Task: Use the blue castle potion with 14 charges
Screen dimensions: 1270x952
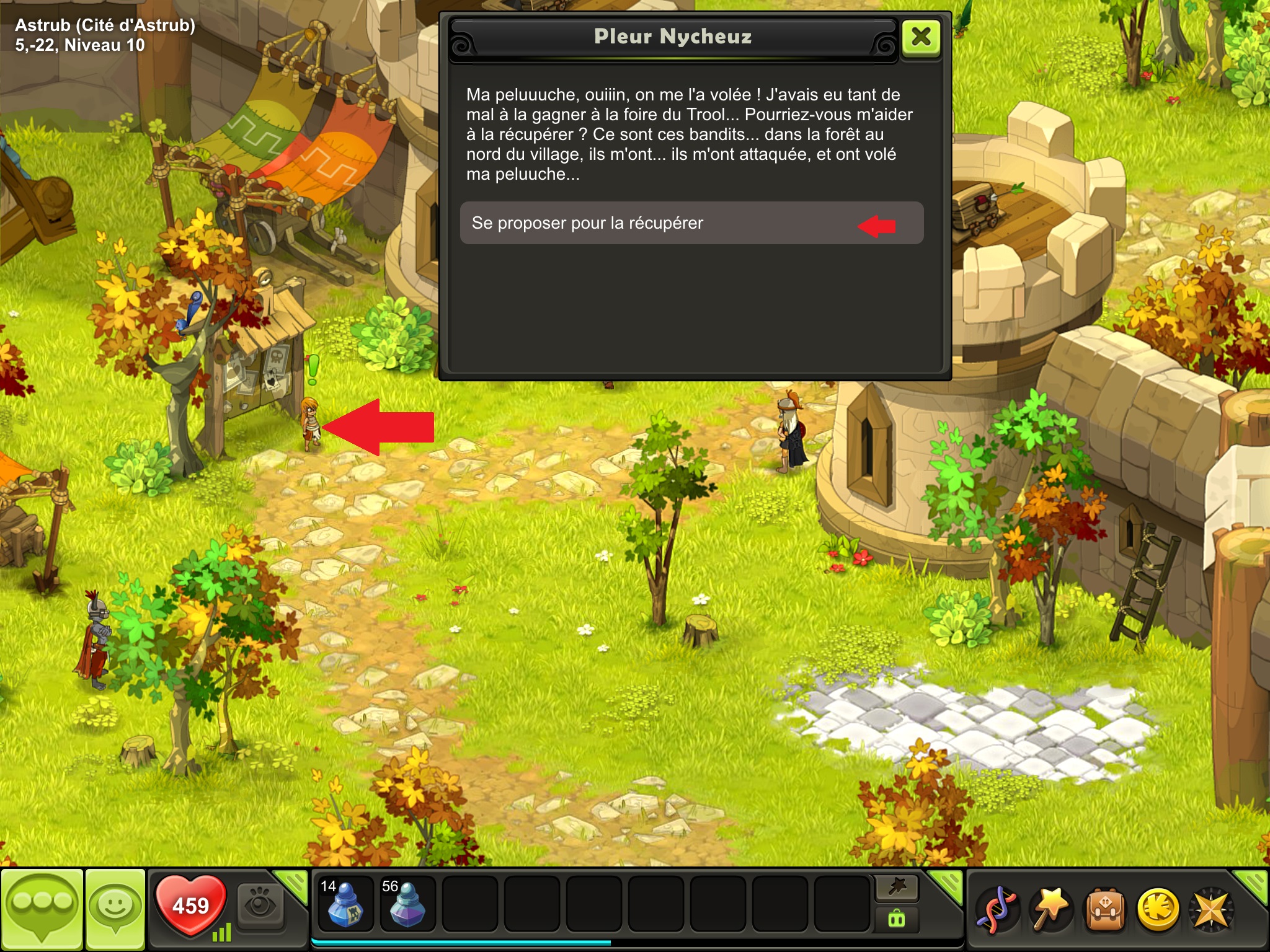Action: pos(345,904)
